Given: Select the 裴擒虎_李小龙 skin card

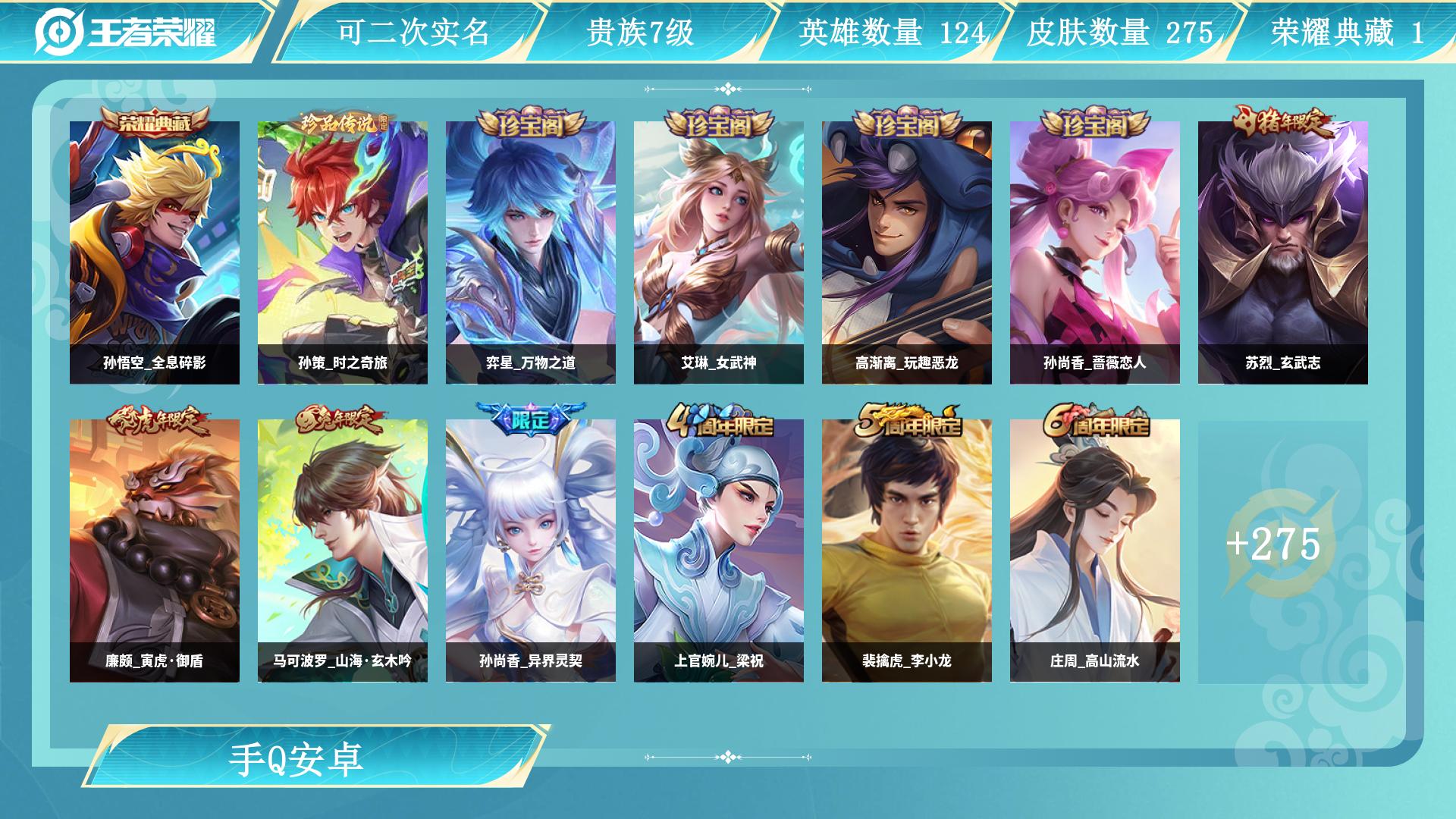Looking at the screenshot, I should (907, 551).
